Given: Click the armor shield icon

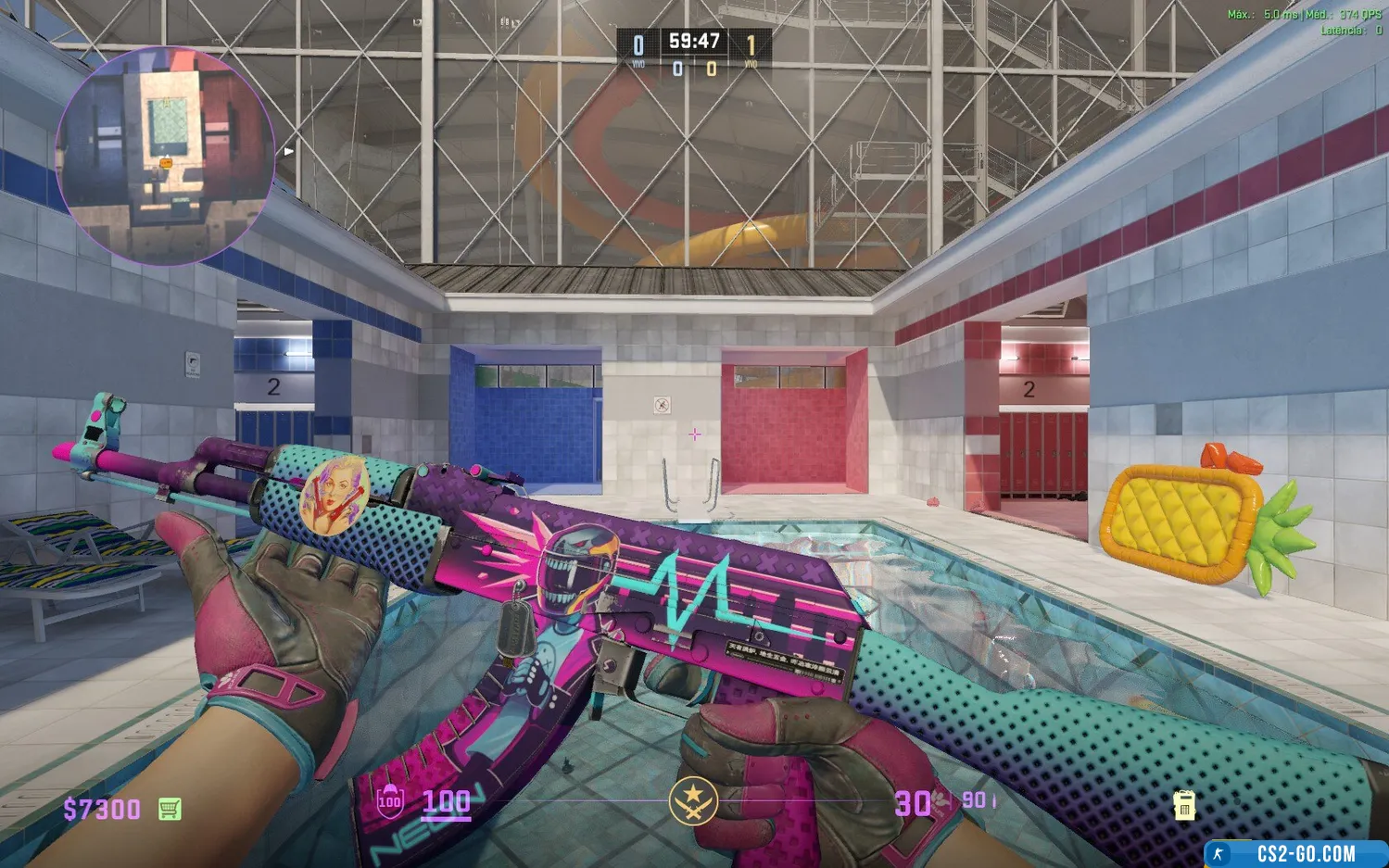Looking at the screenshot, I should tap(390, 801).
